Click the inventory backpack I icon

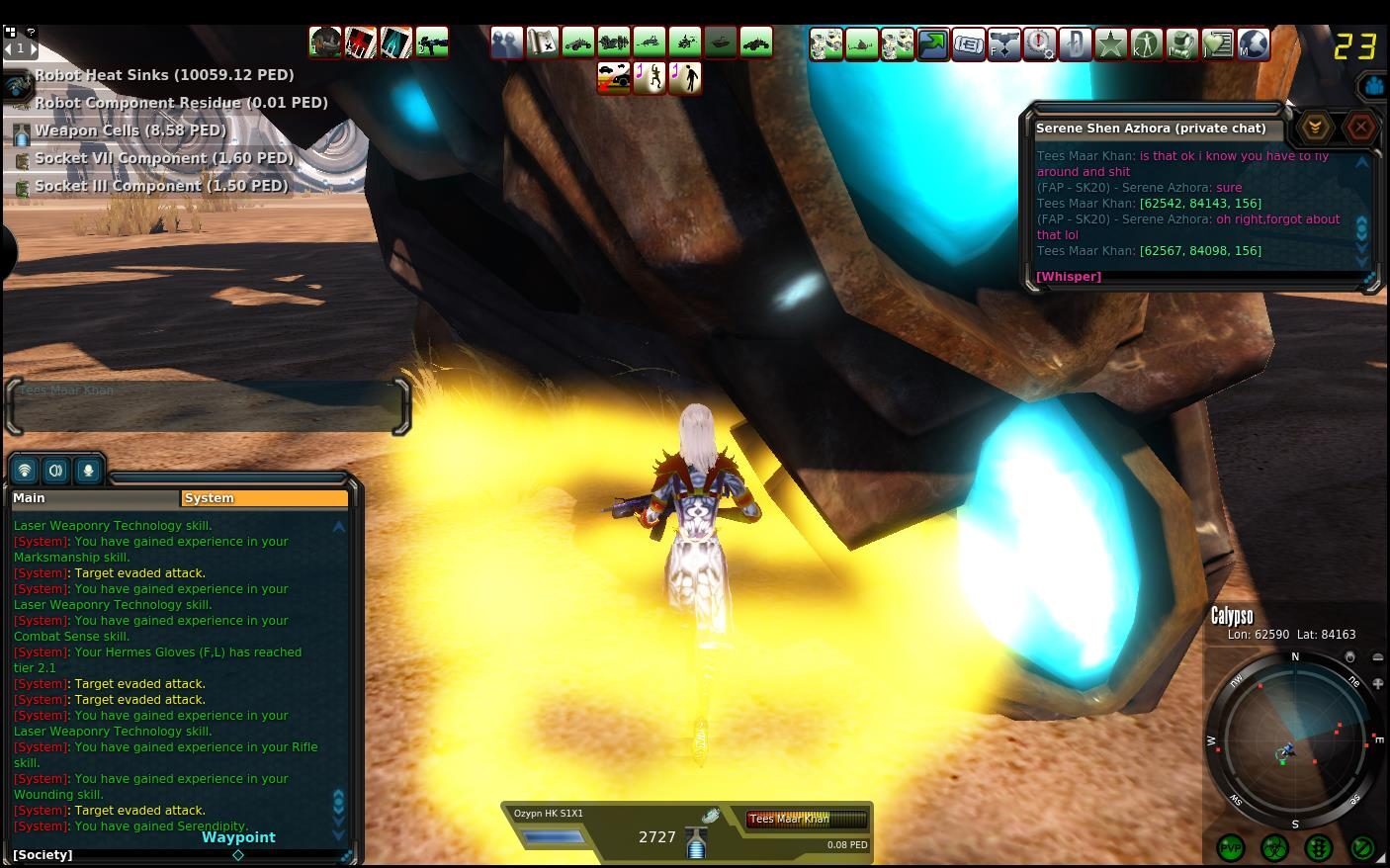point(1181,43)
